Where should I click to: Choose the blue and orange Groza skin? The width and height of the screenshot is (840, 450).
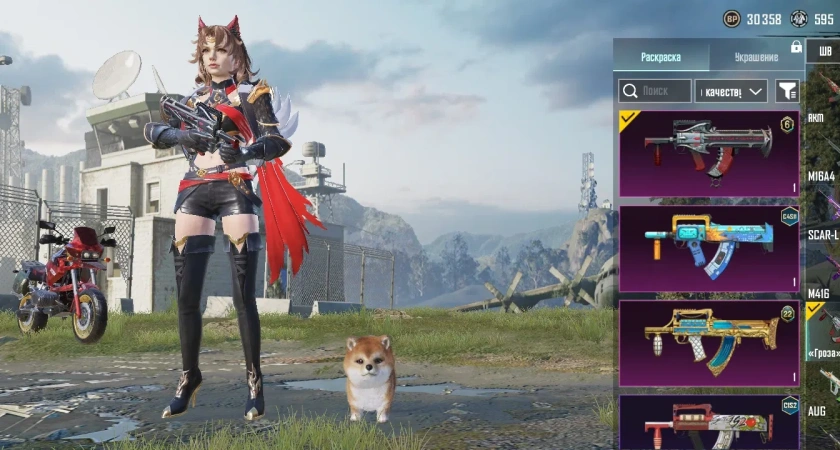709,249
